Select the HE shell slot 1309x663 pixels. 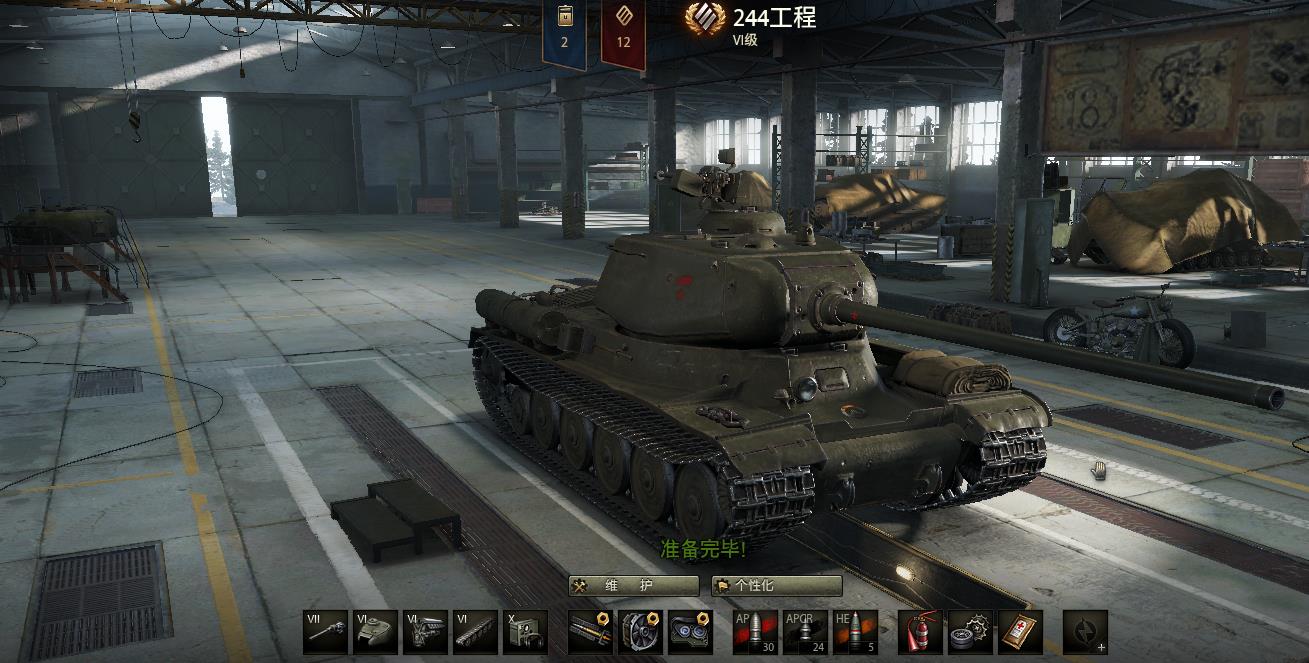pos(855,632)
